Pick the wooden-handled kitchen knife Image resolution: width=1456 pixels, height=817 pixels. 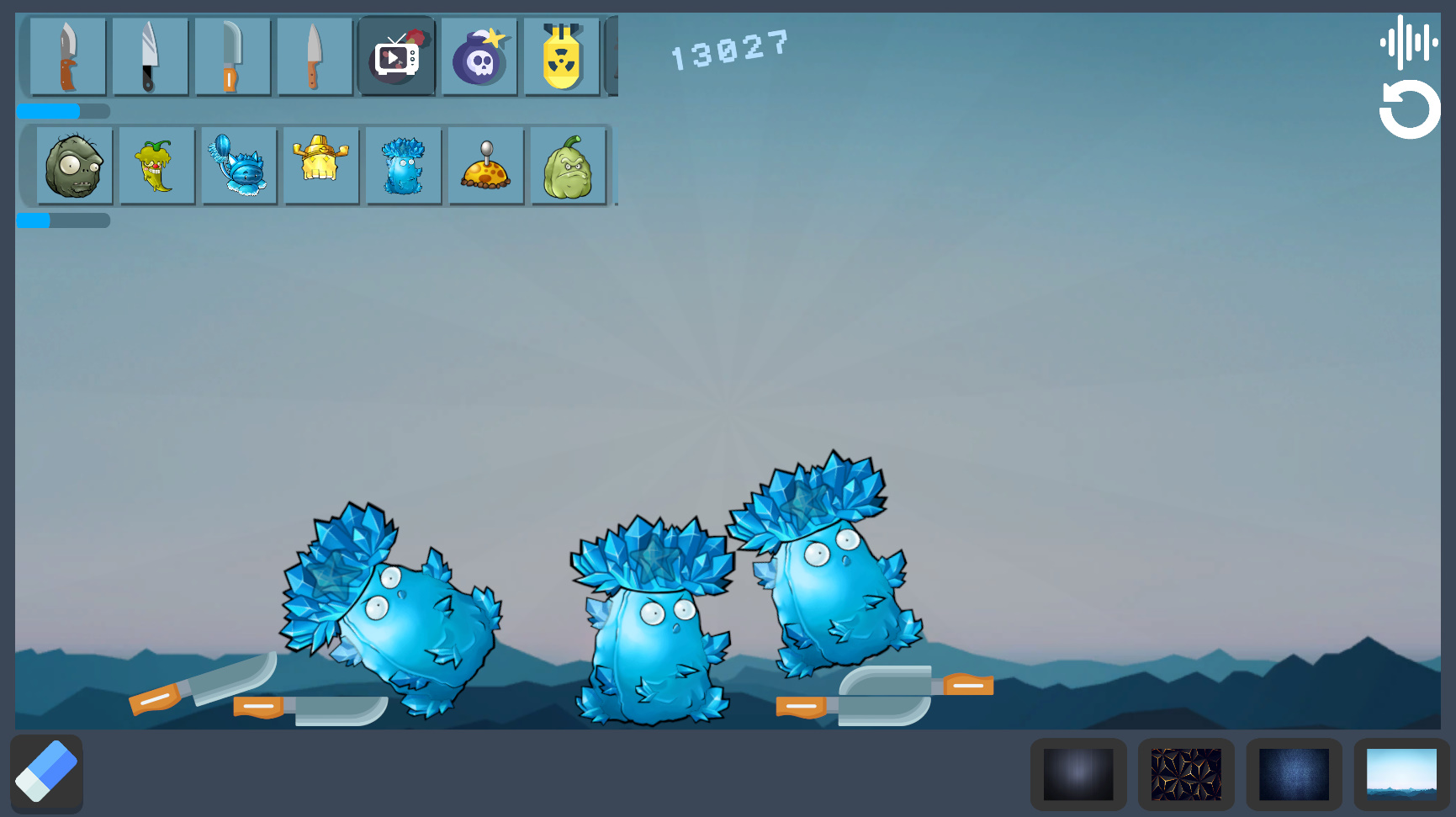pos(315,56)
